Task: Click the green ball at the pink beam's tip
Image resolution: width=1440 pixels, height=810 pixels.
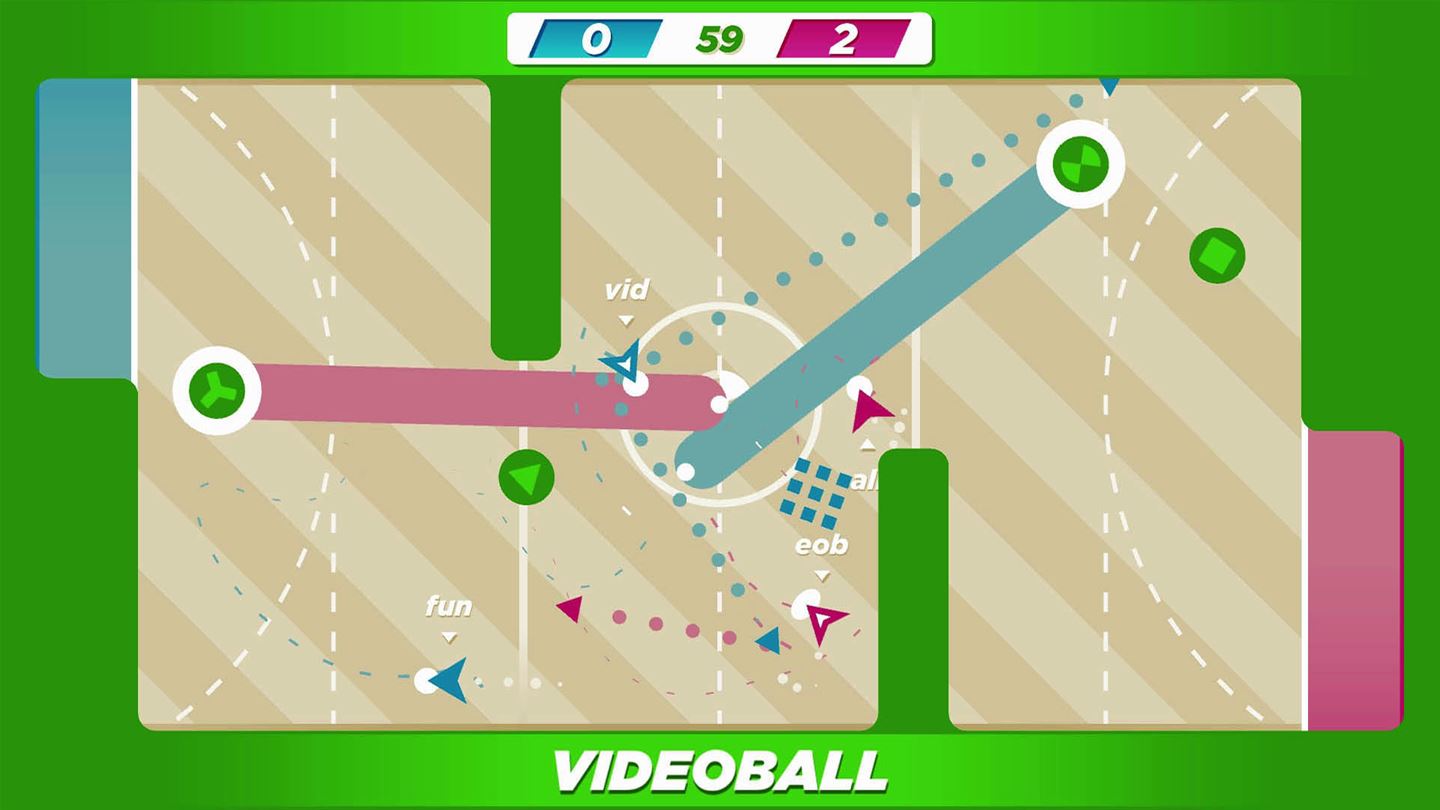Action: point(214,392)
